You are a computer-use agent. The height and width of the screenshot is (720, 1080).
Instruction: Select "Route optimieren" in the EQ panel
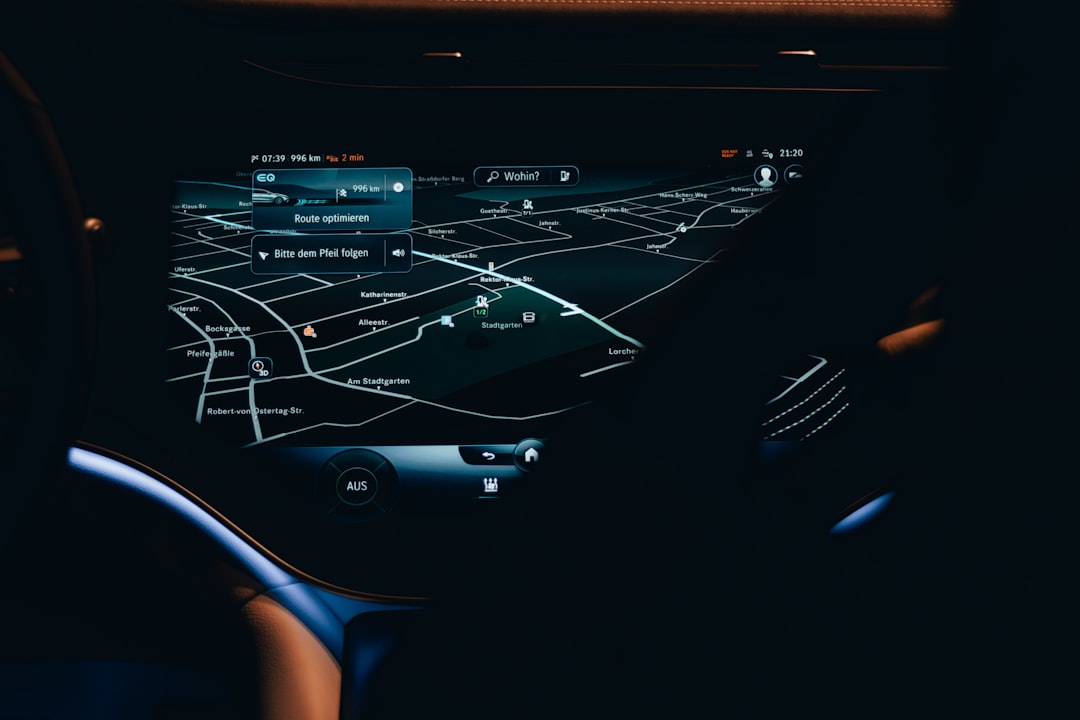(331, 218)
